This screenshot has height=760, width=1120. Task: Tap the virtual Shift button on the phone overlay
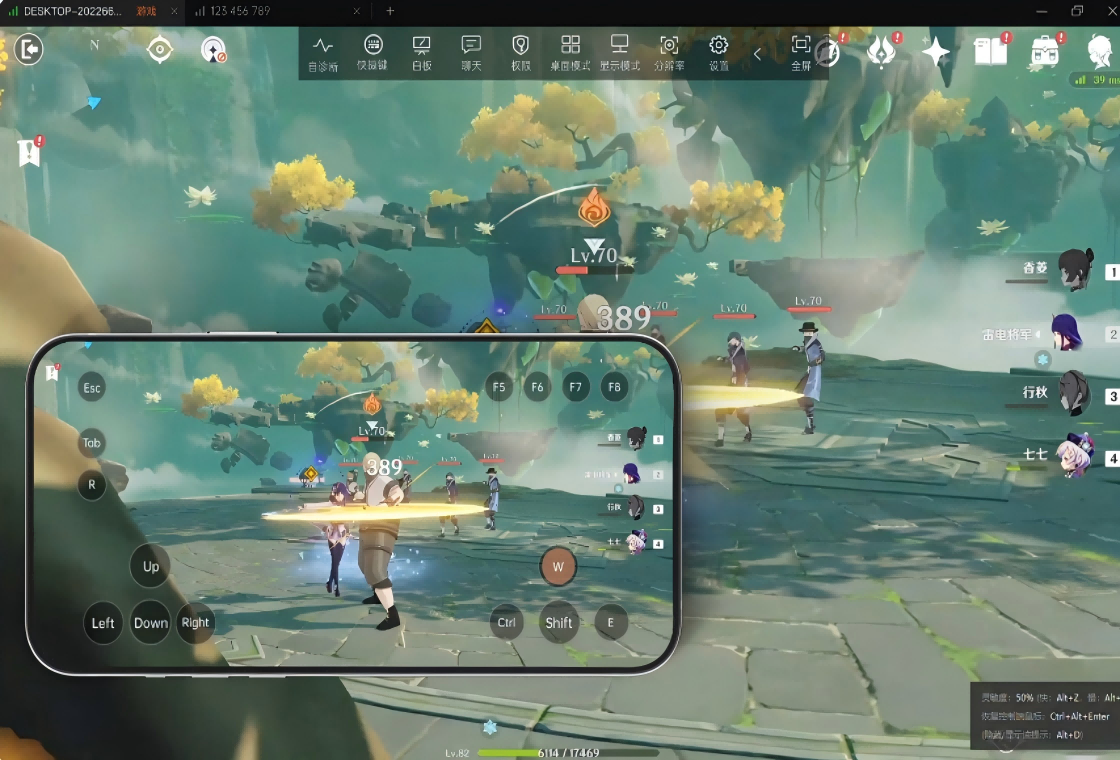point(559,622)
